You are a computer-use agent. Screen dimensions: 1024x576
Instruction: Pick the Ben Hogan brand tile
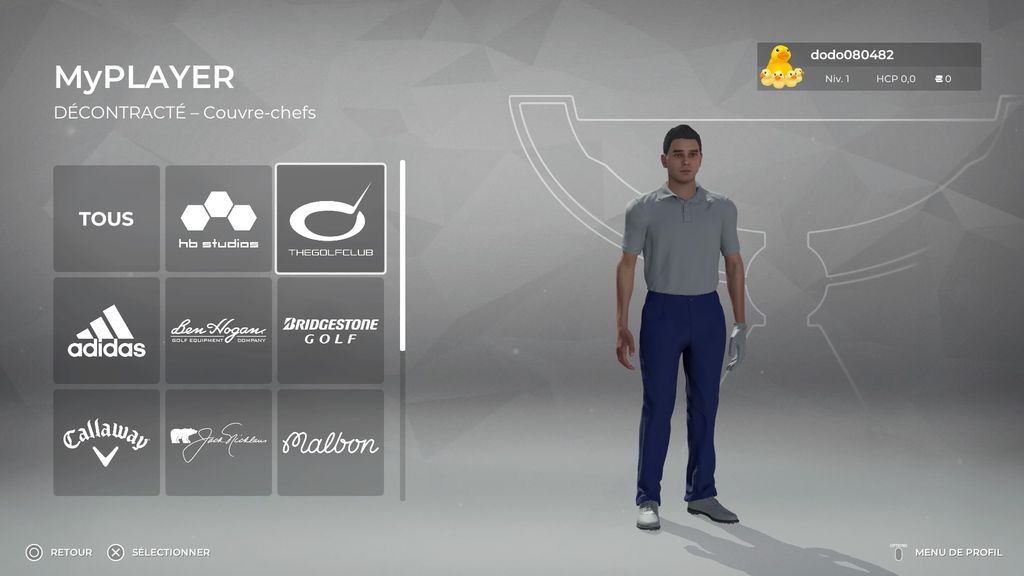pos(218,331)
